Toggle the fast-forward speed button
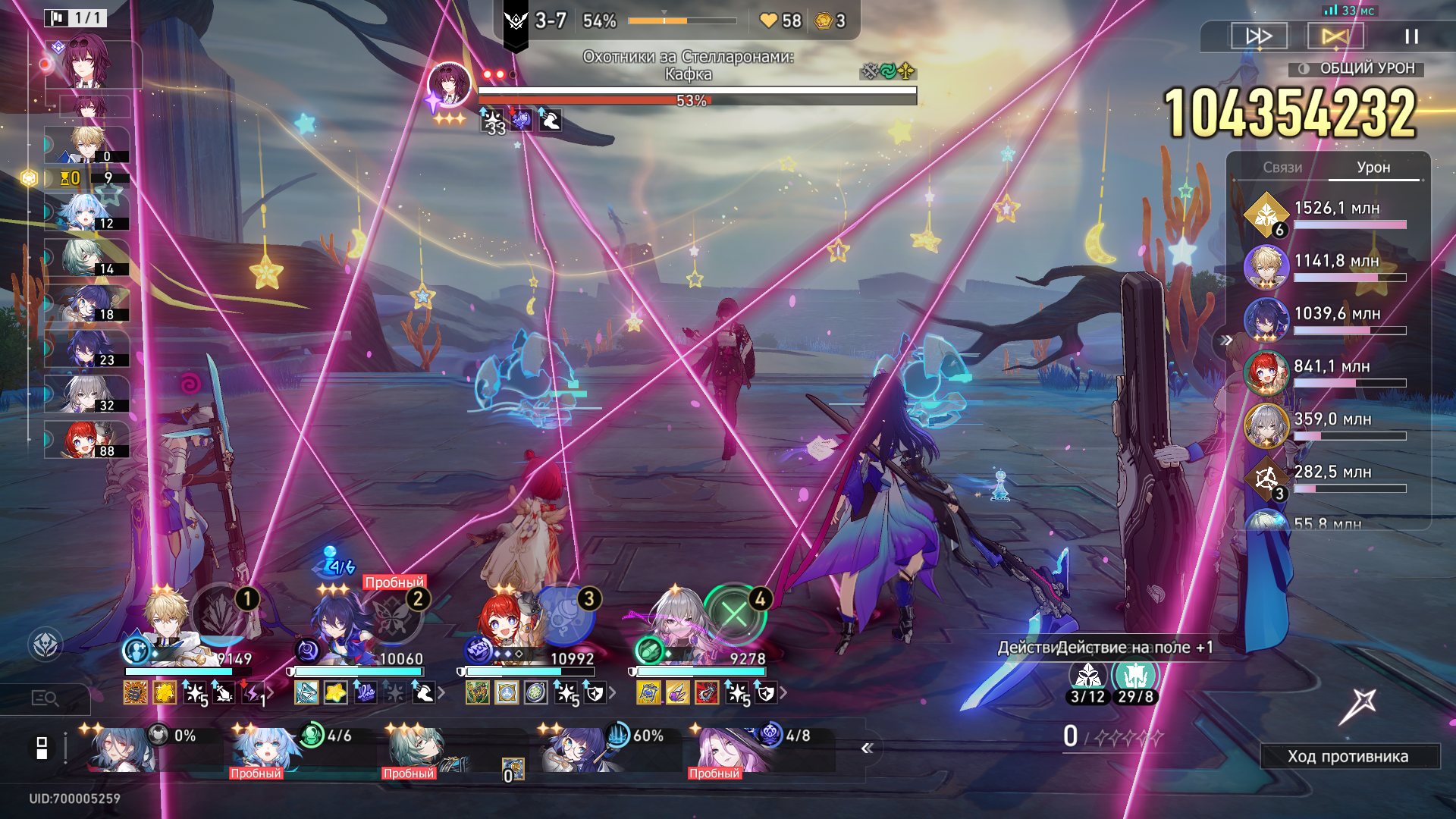Image resolution: width=1456 pixels, height=819 pixels. click(x=1259, y=36)
